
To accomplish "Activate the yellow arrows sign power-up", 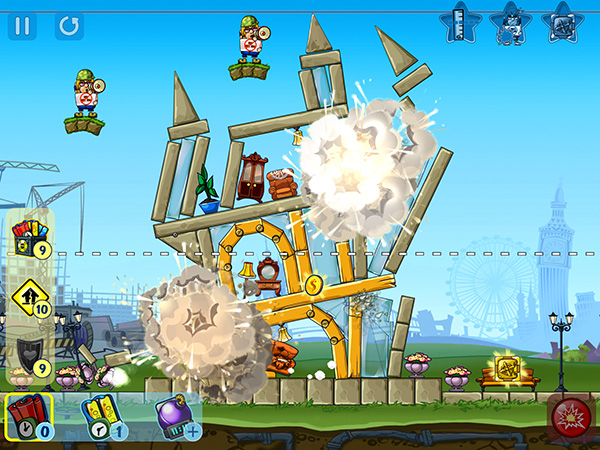I will click(x=29, y=297).
